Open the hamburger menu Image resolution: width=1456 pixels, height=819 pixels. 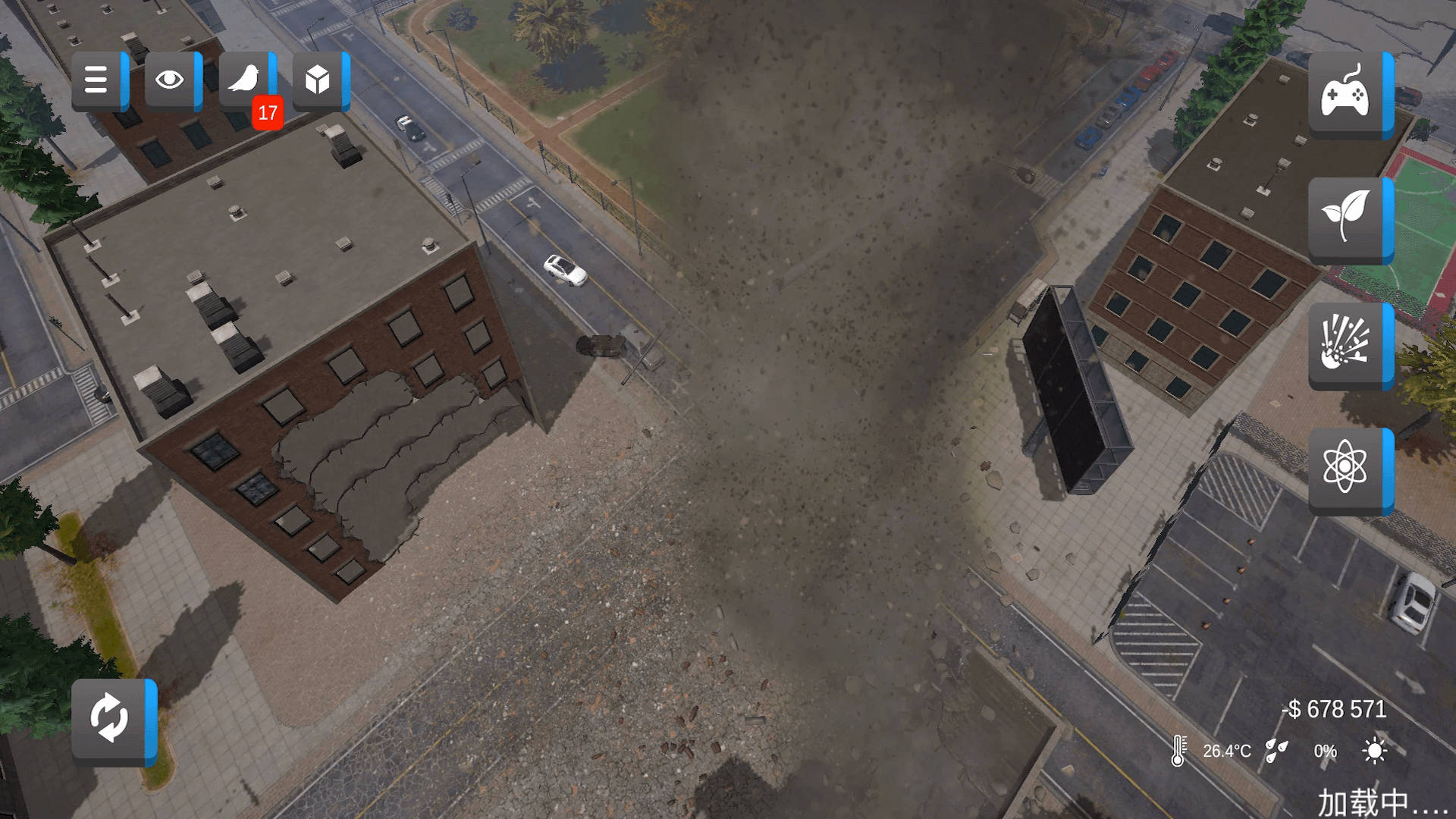pyautogui.click(x=96, y=80)
